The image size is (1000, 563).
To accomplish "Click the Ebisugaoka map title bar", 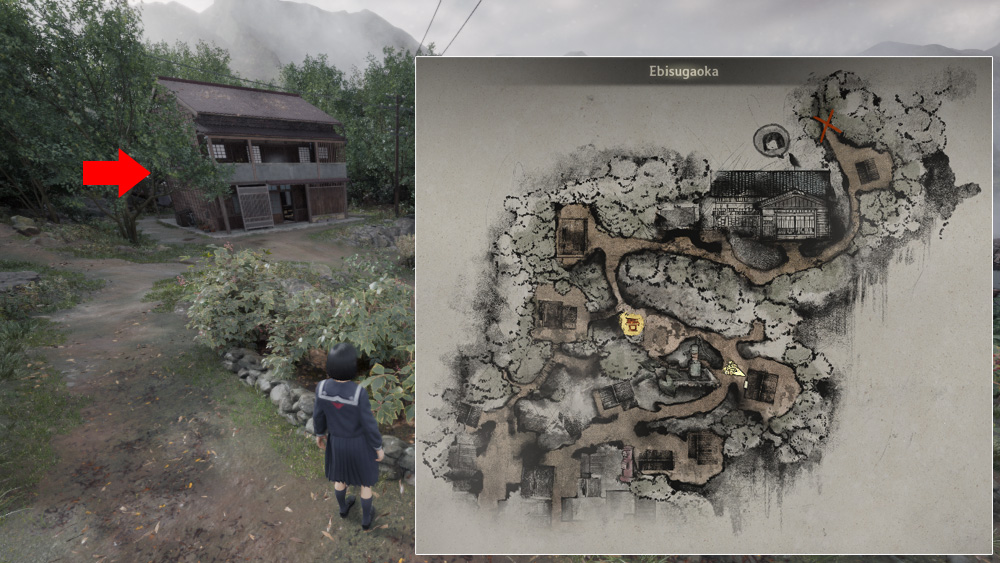I will coord(703,72).
